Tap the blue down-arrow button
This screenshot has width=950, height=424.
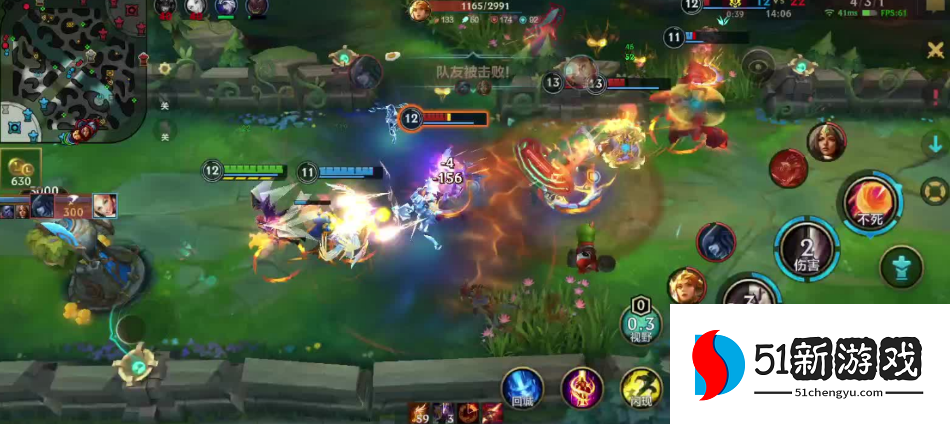(x=935, y=143)
